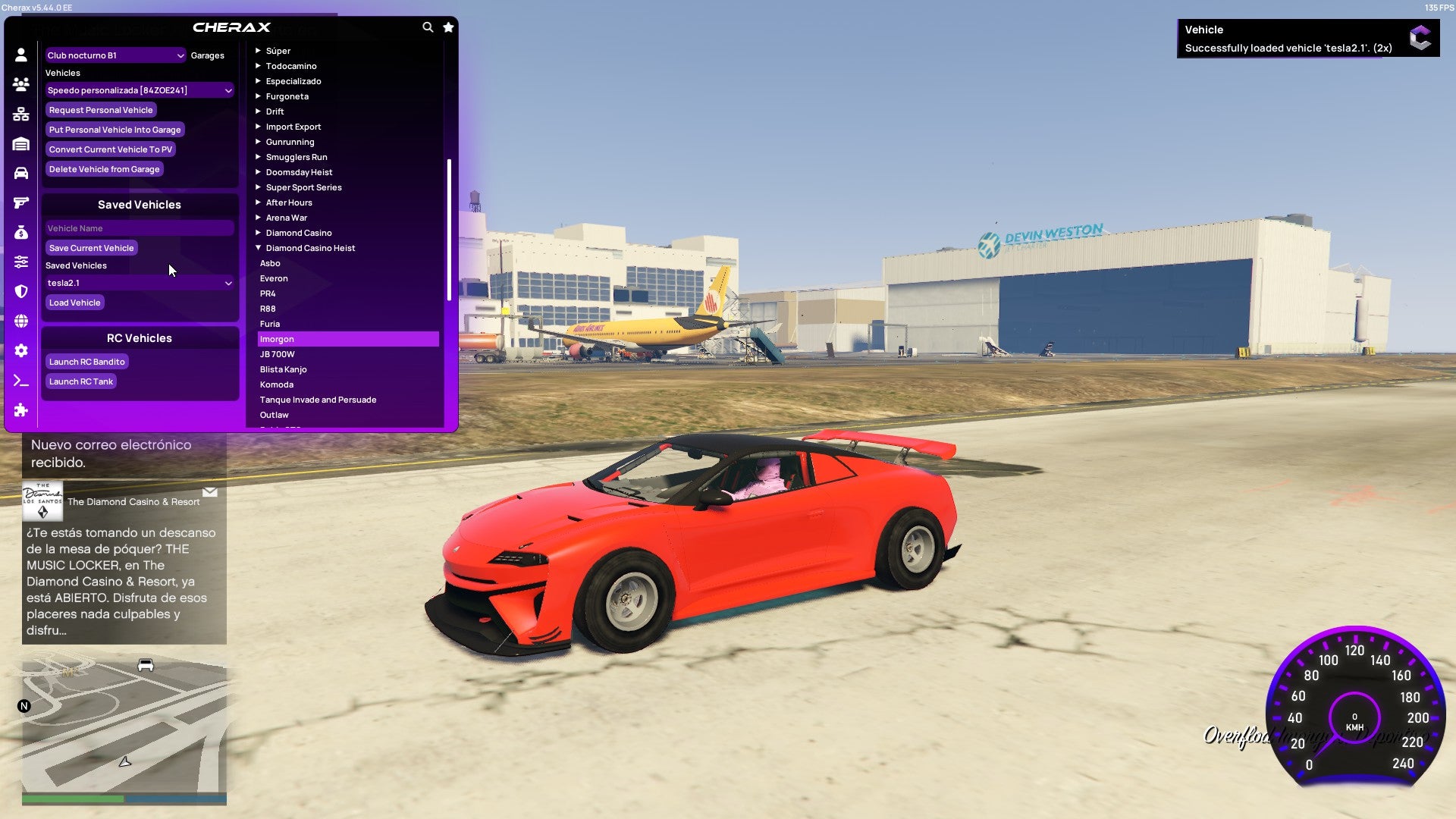This screenshot has width=1456, height=819.
Task: Open the search in the Cherax menu
Action: (x=427, y=26)
